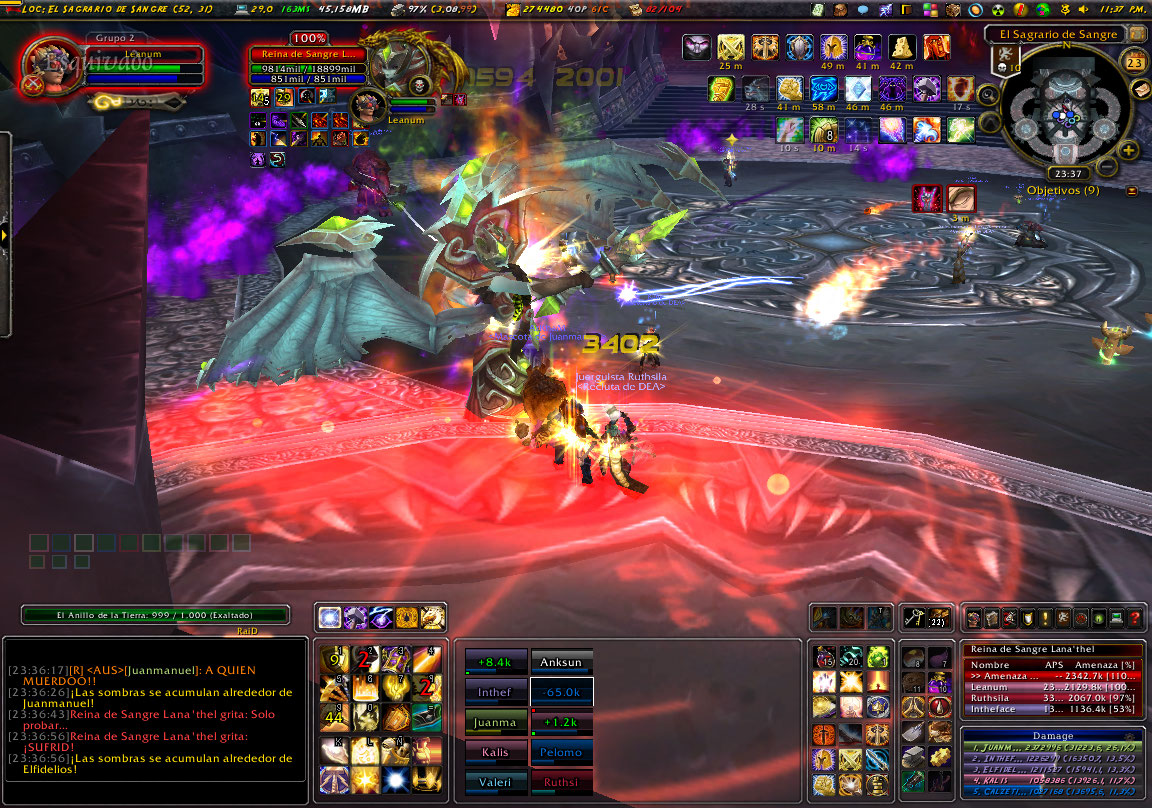Image resolution: width=1152 pixels, height=808 pixels.
Task: Collapse the Objetivos (9) tracker
Action: pyautogui.click(x=1132, y=191)
